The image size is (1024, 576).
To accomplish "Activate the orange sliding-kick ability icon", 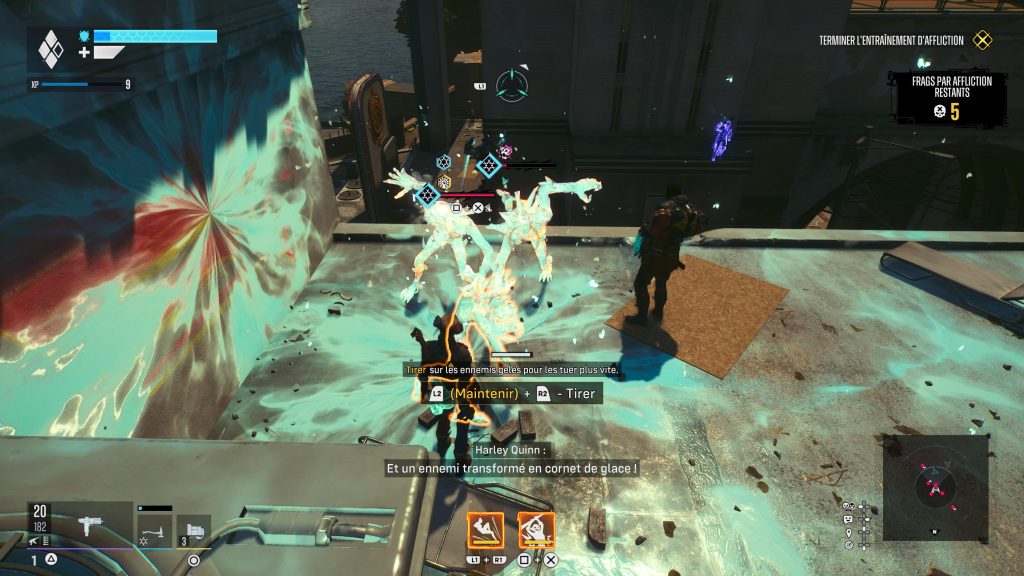I will [485, 530].
